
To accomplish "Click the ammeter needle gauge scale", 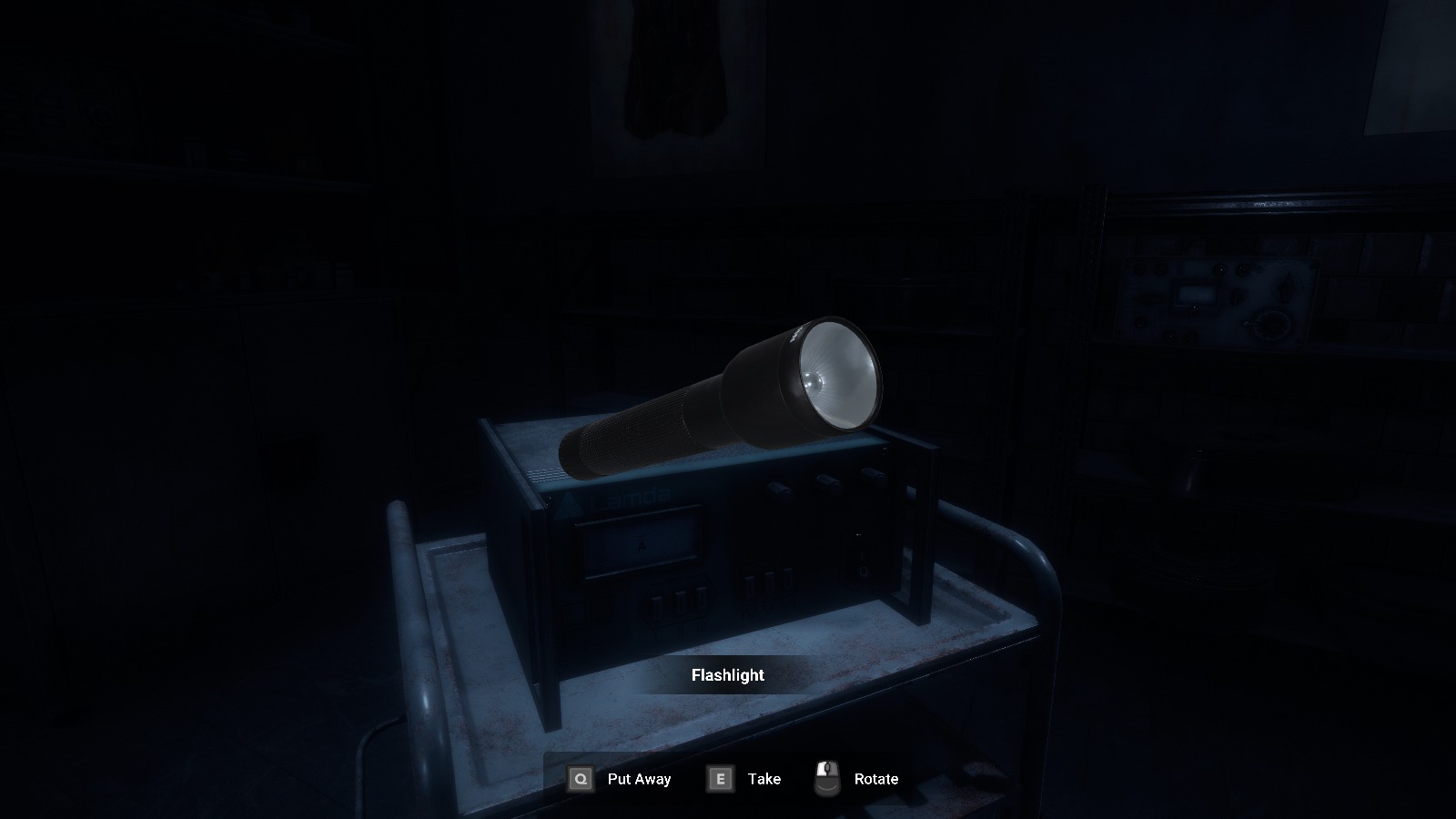I will click(641, 532).
